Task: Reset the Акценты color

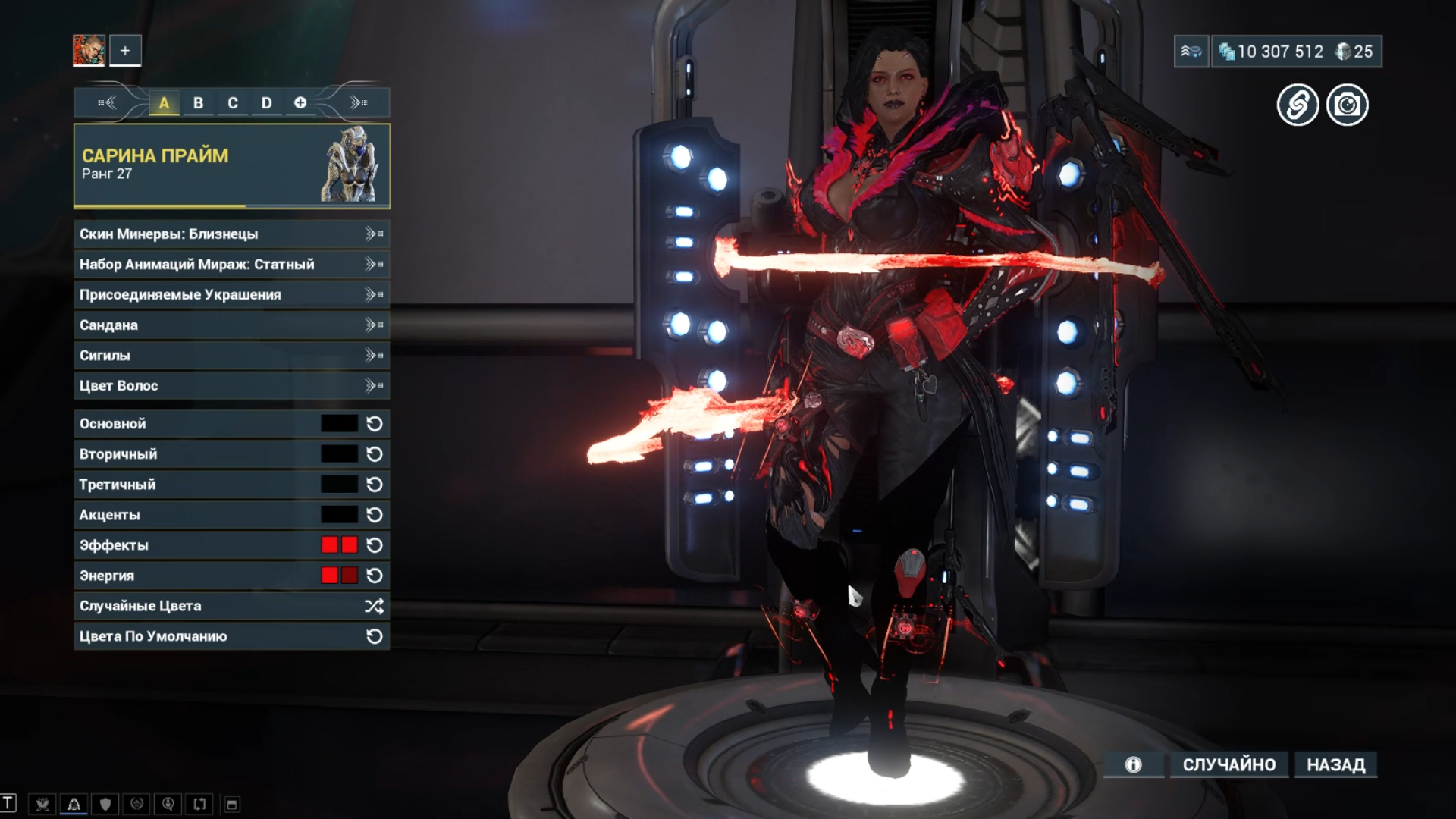Action: [375, 515]
